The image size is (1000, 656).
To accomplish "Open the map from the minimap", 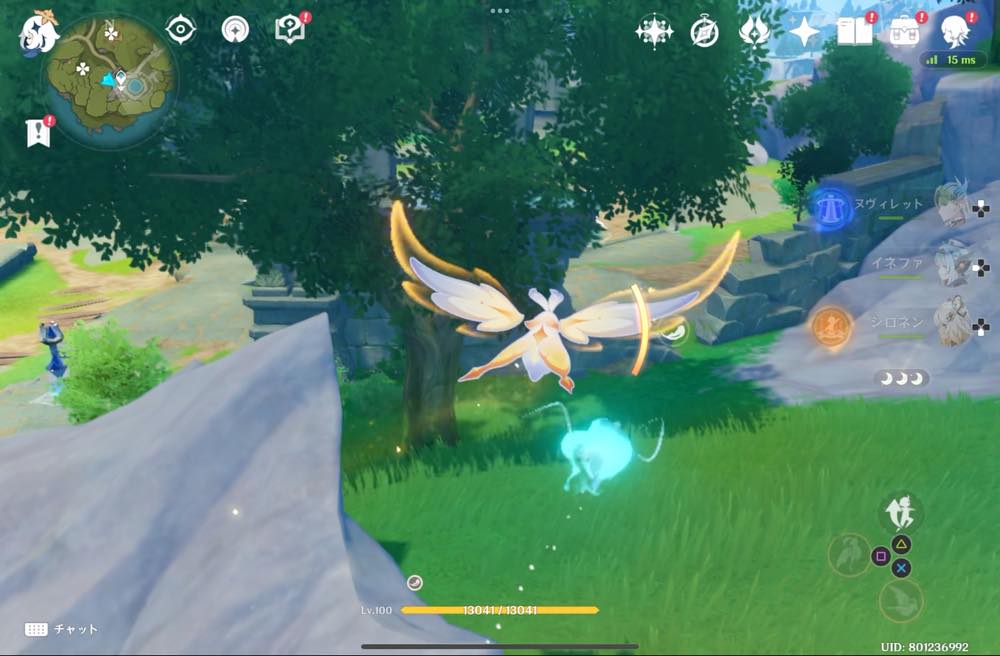I will (110, 80).
